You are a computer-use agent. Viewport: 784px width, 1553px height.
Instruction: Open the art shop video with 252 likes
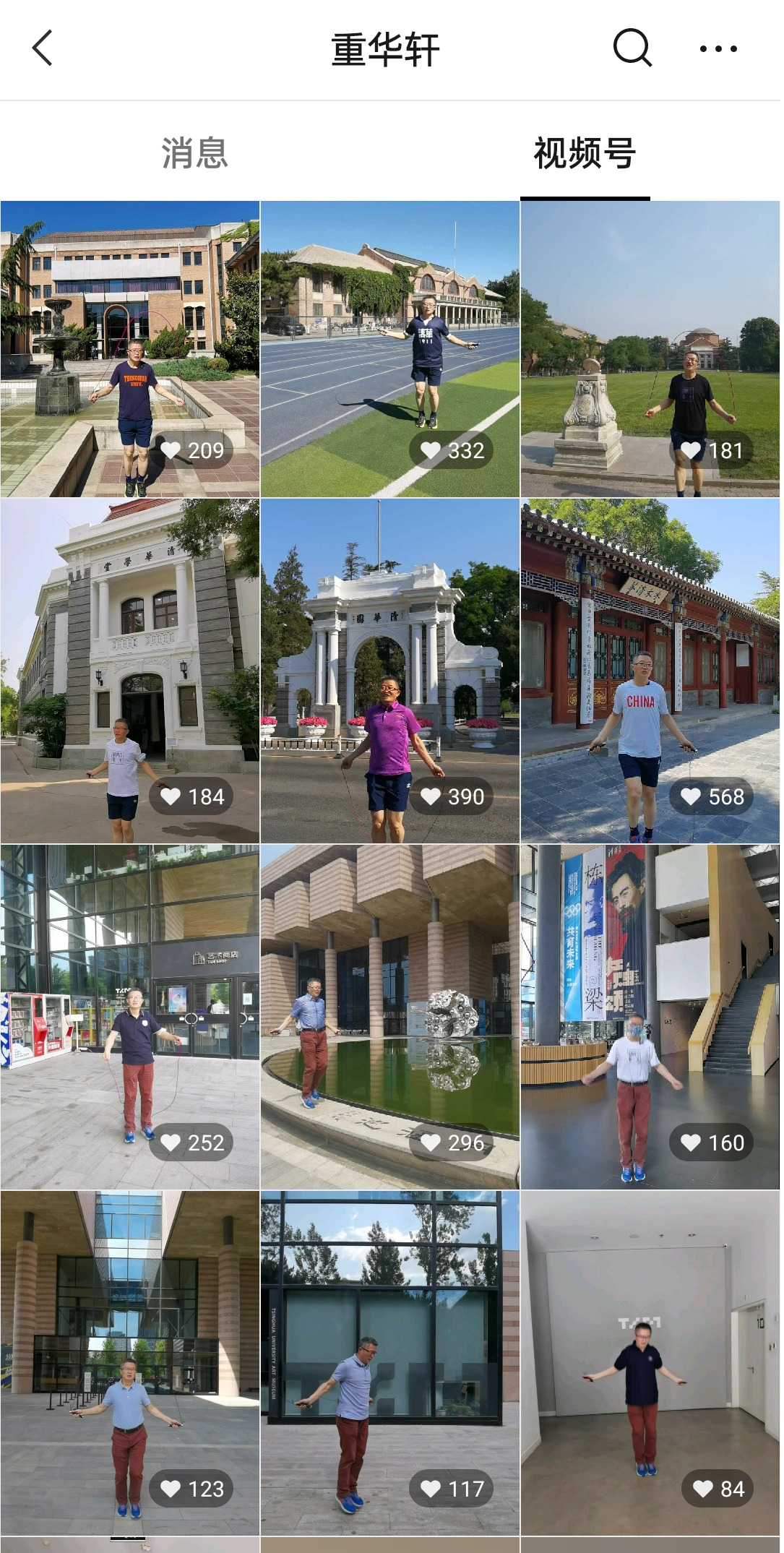[x=130, y=1017]
